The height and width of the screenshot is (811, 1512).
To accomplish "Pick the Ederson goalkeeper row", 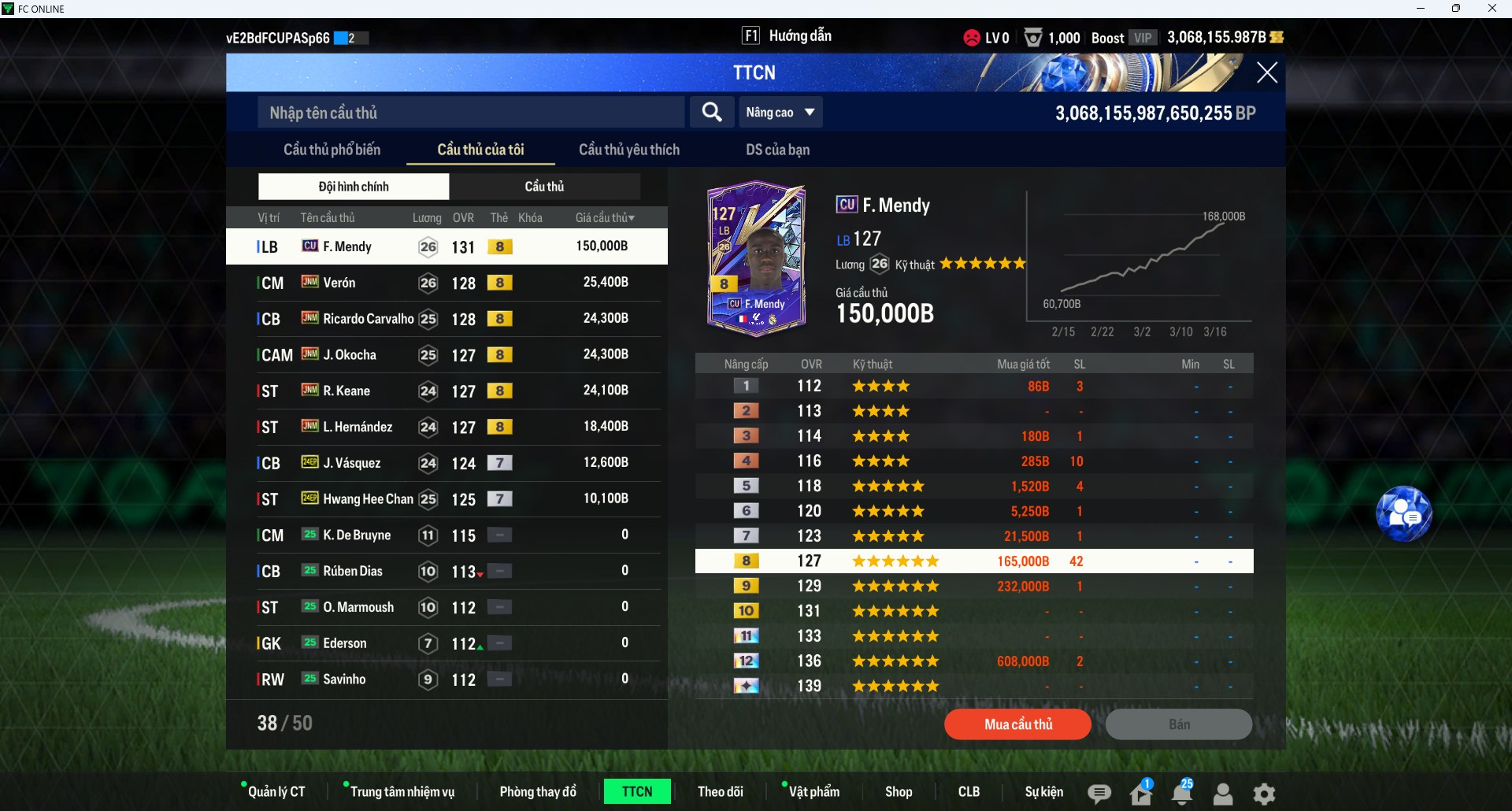I will pos(446,643).
